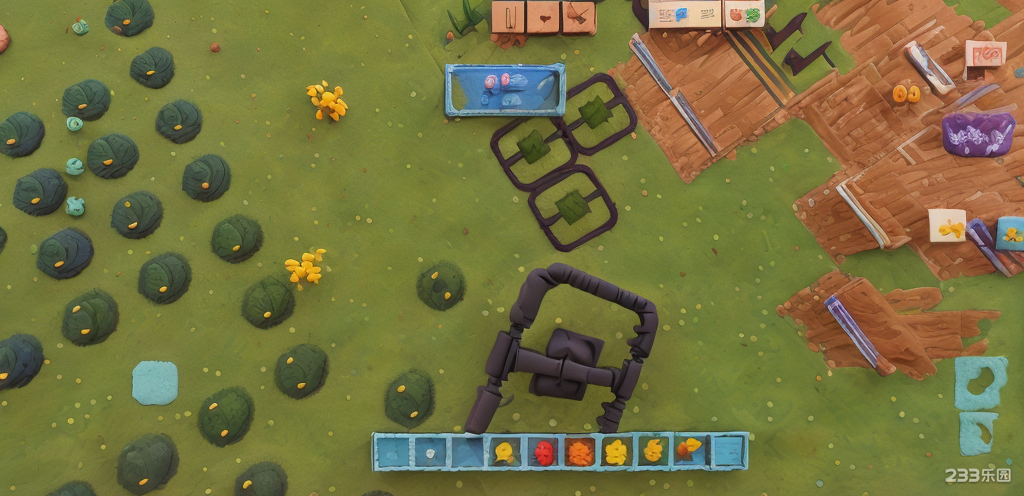Pick the orange-and-yellow item hotbar slot
Screen dimensions: 1024x496
[x=689, y=451]
